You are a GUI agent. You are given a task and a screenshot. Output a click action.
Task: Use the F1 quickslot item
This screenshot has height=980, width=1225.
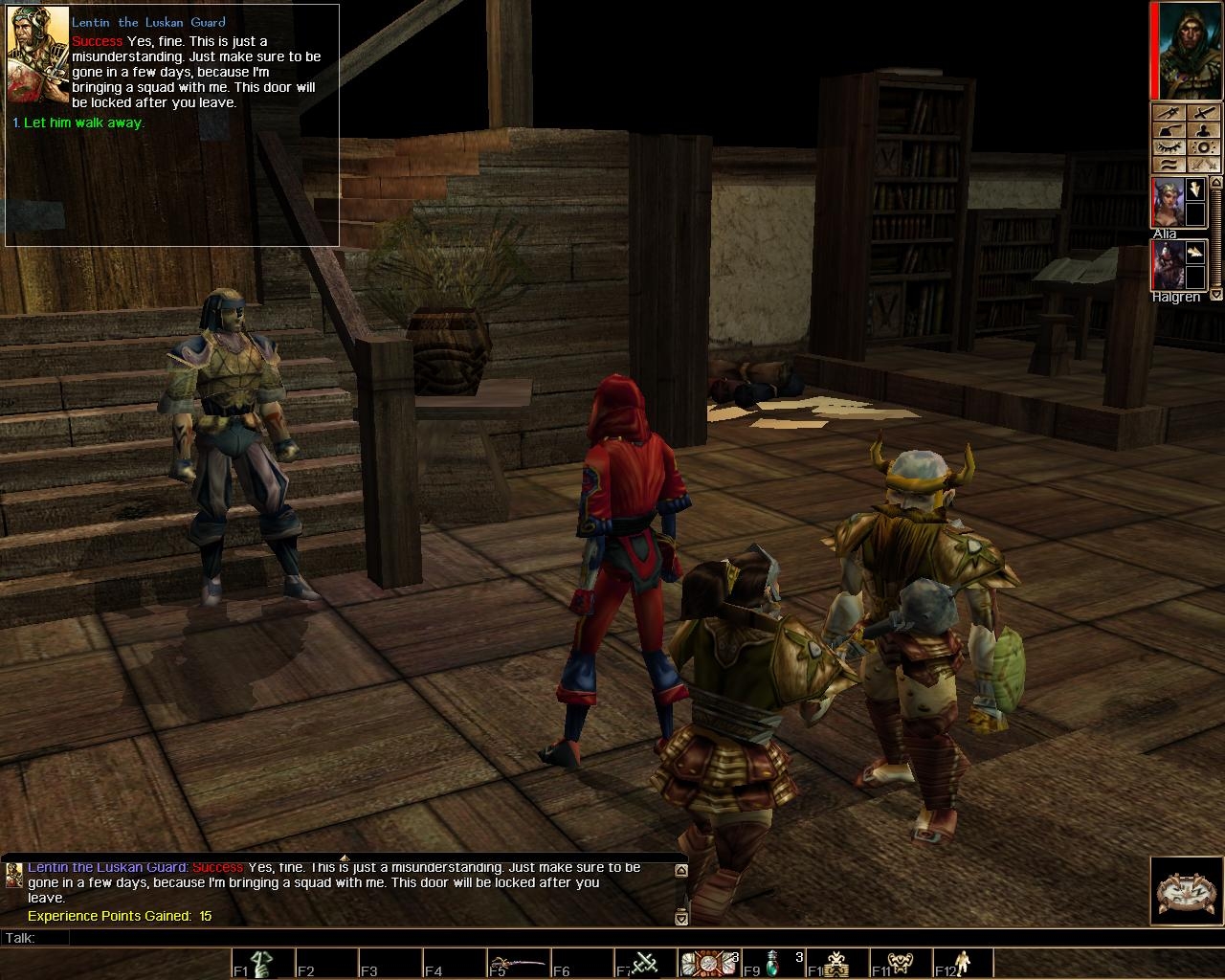coord(261,963)
